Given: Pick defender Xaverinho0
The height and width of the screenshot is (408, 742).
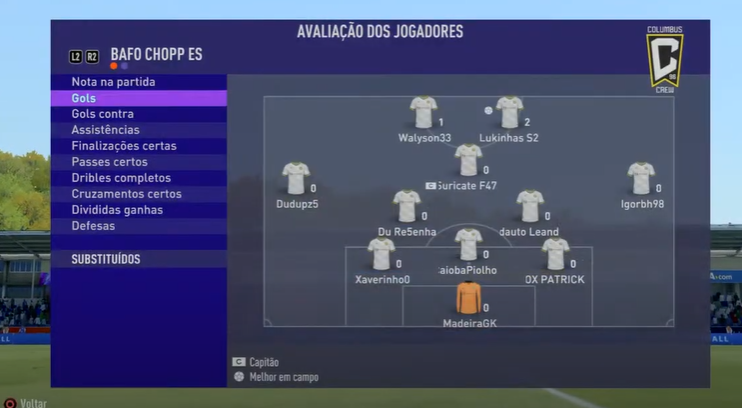Looking at the screenshot, I should [x=381, y=254].
